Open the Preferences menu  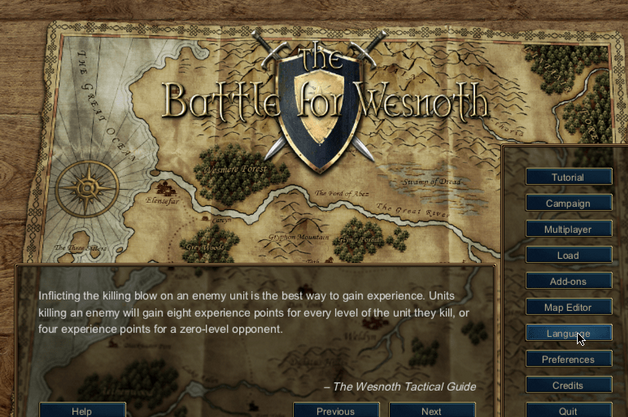568,359
